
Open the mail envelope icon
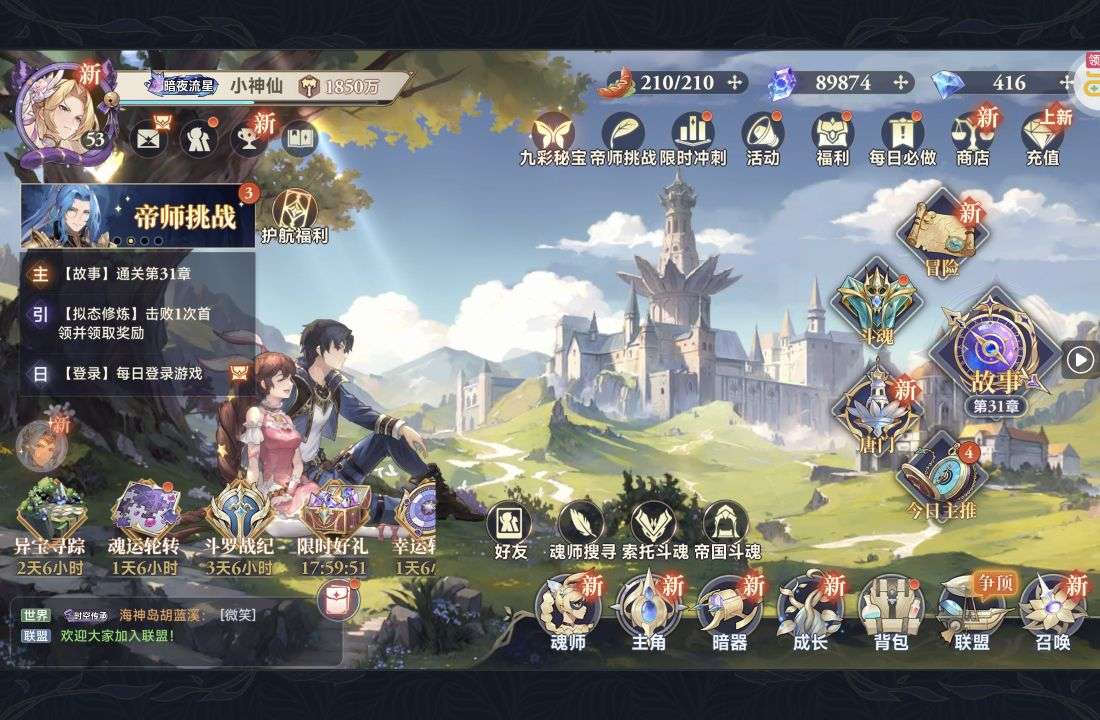[148, 138]
